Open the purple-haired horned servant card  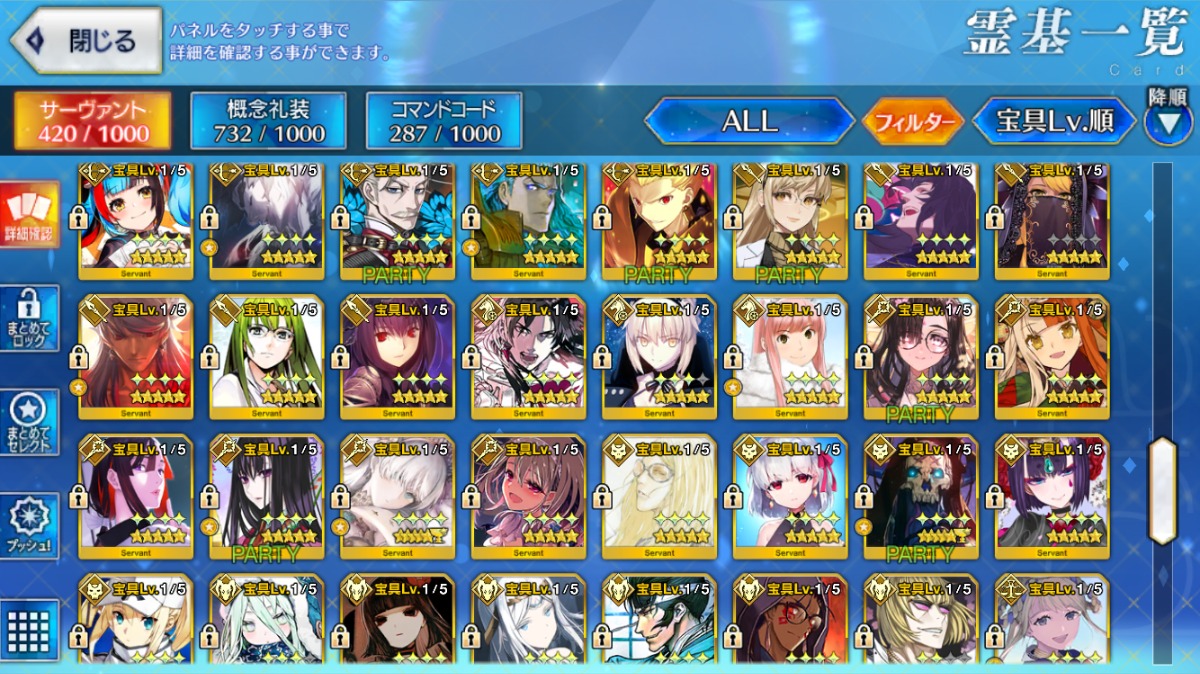click(x=1052, y=495)
